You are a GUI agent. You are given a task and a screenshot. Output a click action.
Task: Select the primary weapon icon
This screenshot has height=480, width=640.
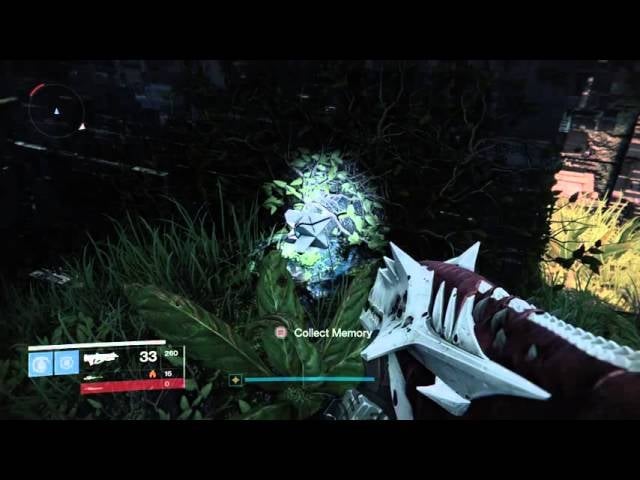pyautogui.click(x=102, y=357)
